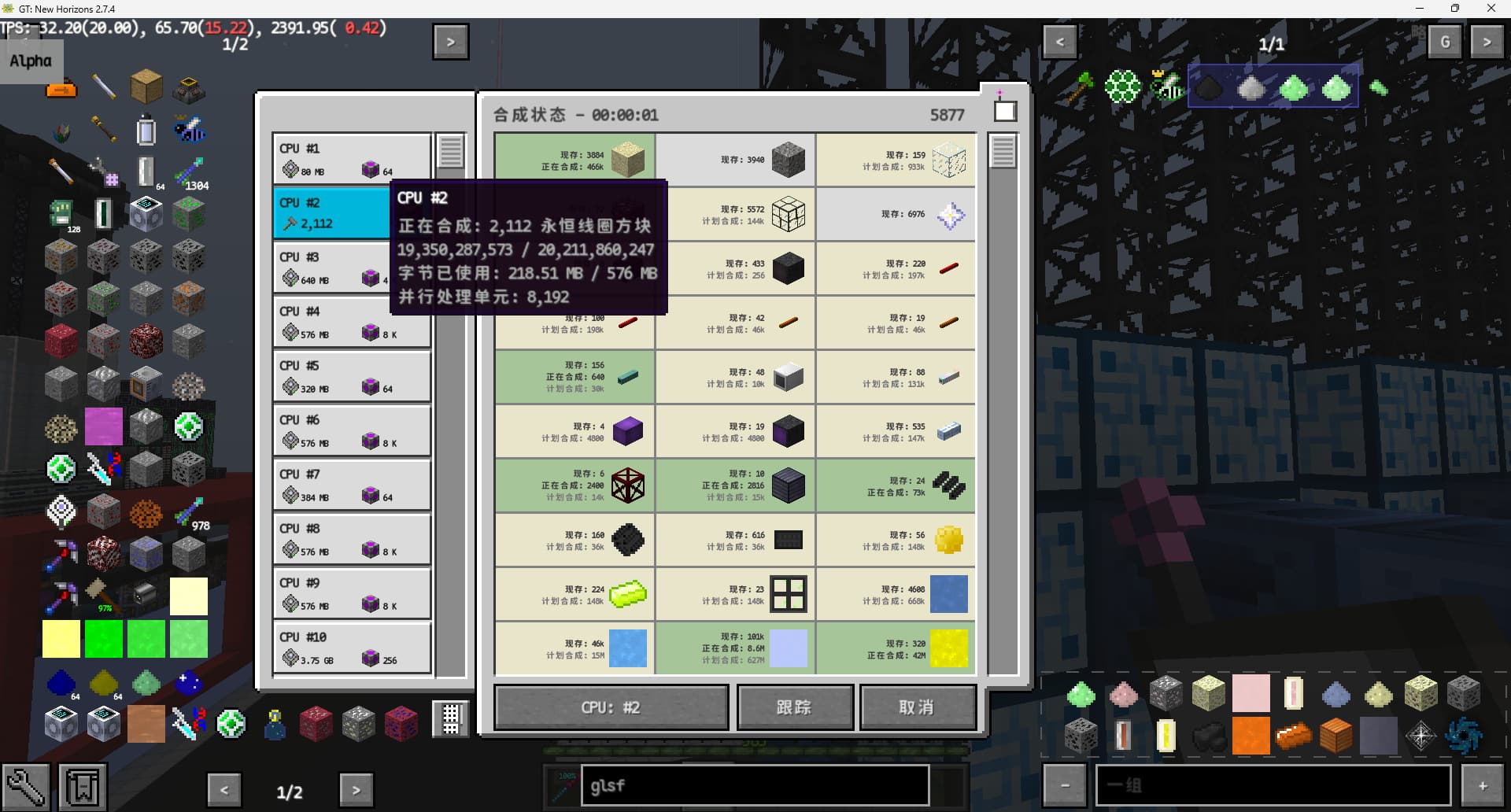This screenshot has width=1511, height=812.
Task: Go to the next bookmark page at the bottom
Action: point(356,790)
